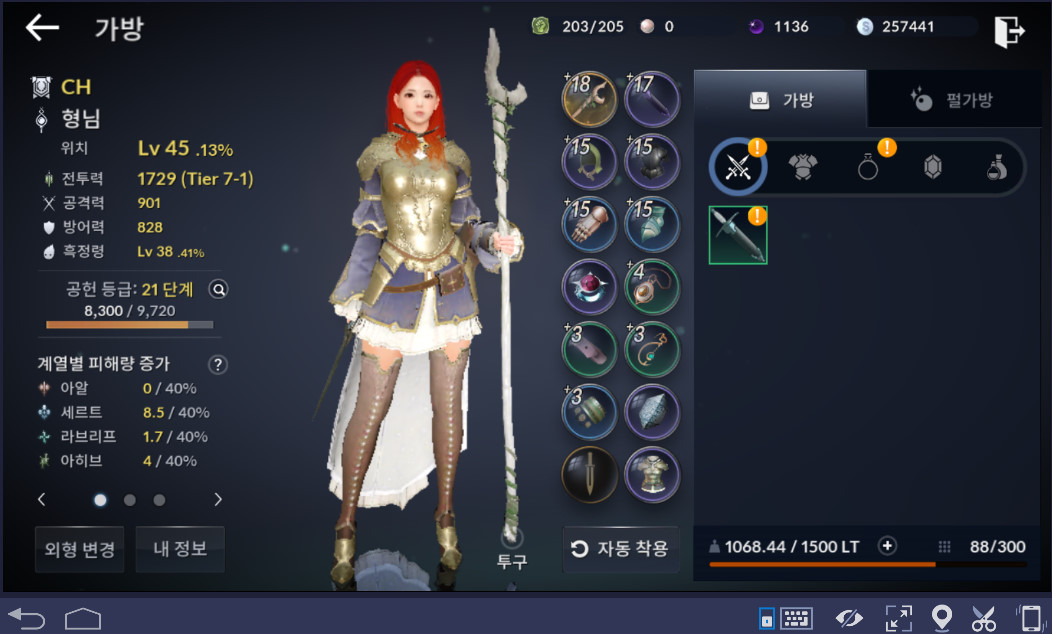Open the 내 정보 panel

[180, 549]
